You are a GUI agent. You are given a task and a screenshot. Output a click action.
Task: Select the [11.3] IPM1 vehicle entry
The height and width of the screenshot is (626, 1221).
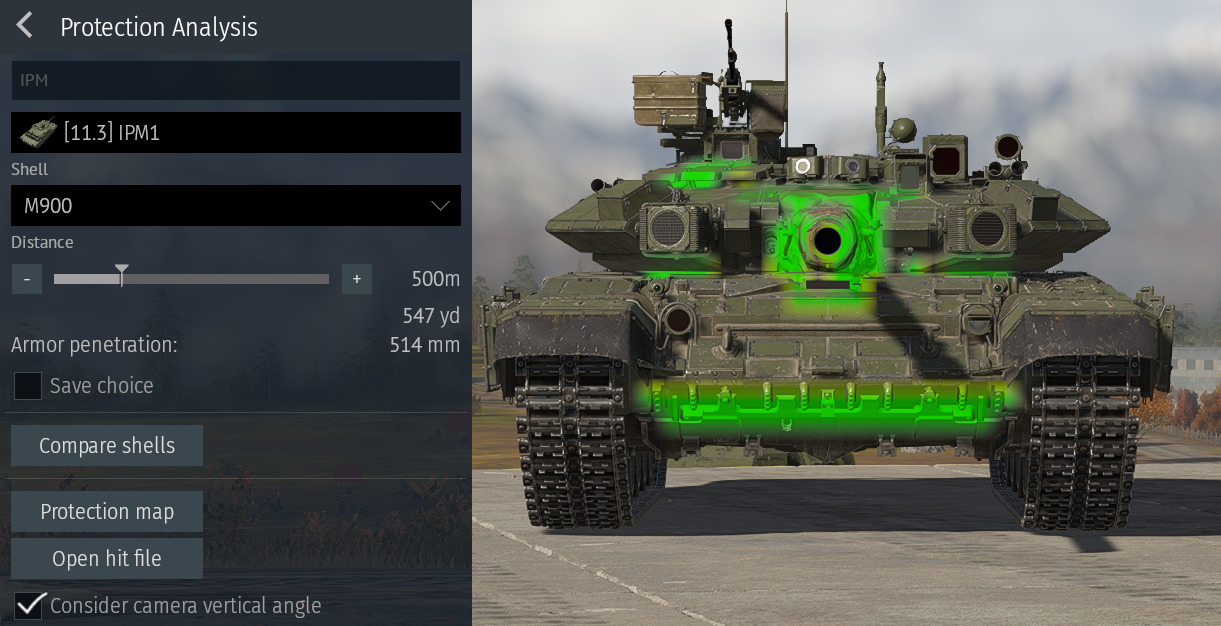(x=236, y=133)
